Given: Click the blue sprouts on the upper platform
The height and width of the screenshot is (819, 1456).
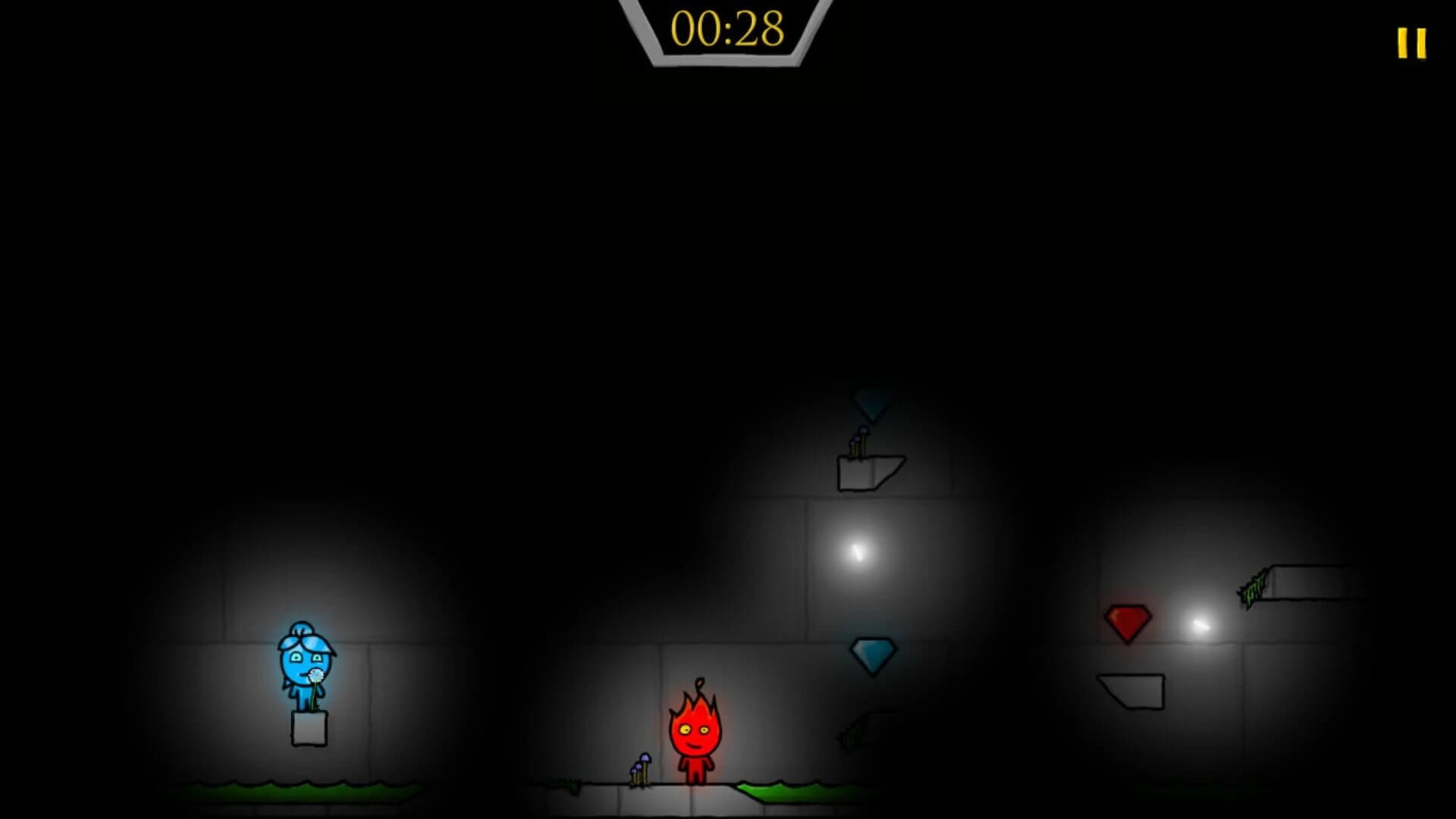Looking at the screenshot, I should pos(857,441).
